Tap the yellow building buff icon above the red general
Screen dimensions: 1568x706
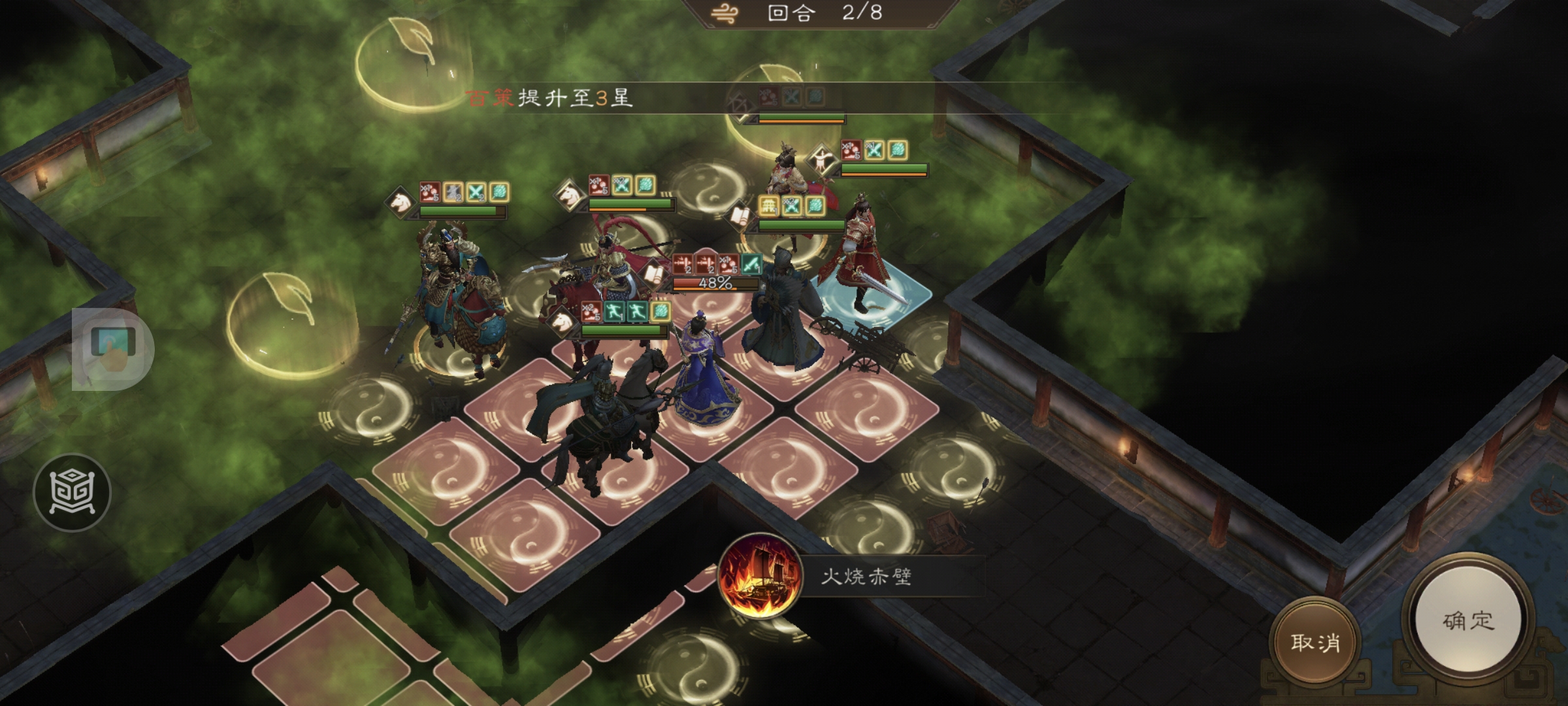(x=768, y=206)
